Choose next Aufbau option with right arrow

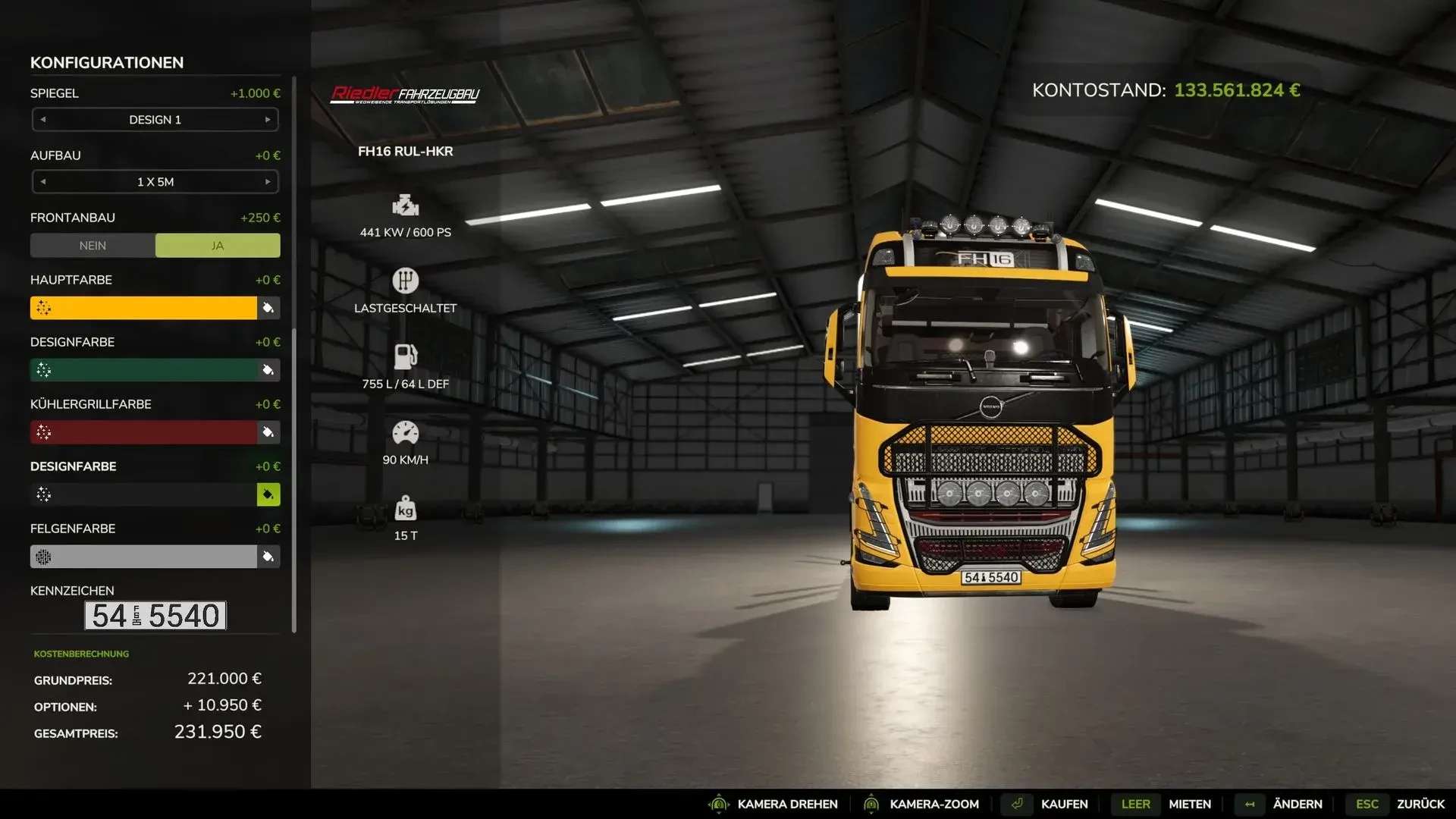tap(268, 182)
